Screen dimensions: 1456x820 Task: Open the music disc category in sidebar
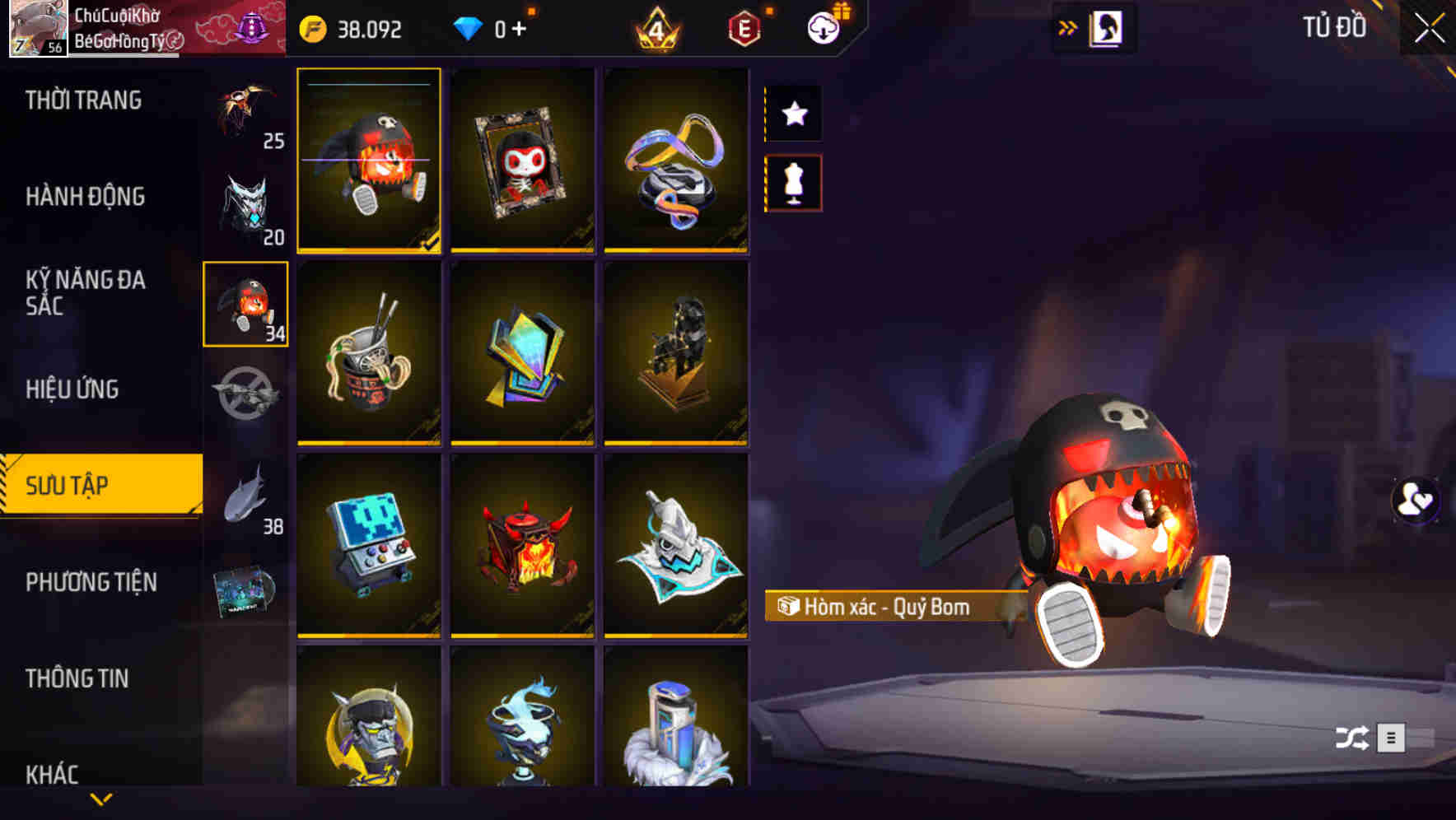[x=245, y=586]
